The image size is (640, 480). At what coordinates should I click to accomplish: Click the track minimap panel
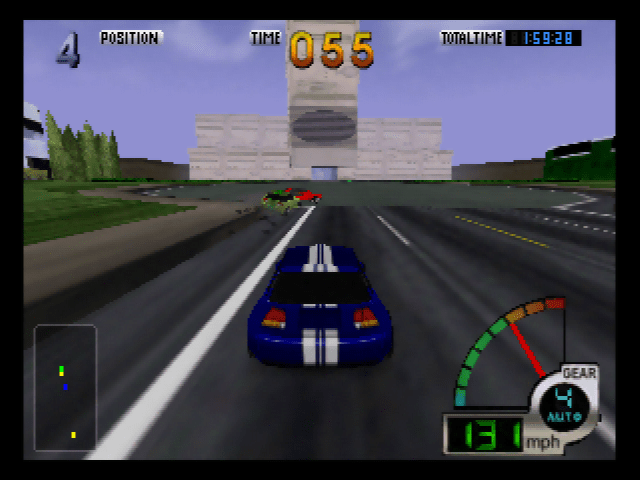[66, 387]
